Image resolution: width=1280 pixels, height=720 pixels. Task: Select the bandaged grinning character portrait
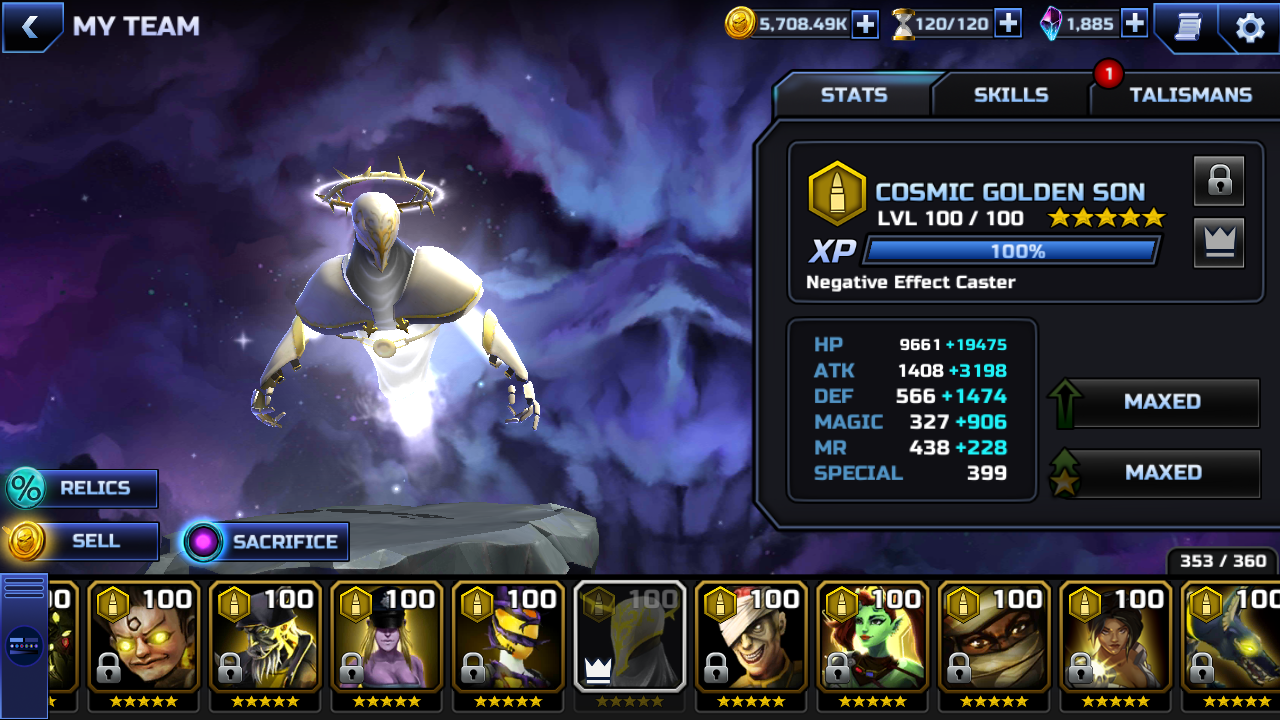tap(752, 640)
